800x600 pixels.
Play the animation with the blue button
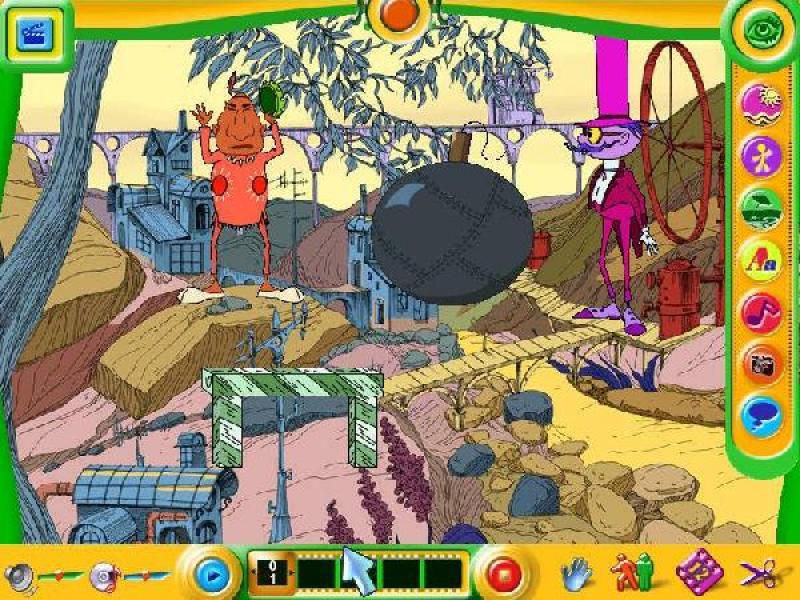[x=211, y=575]
